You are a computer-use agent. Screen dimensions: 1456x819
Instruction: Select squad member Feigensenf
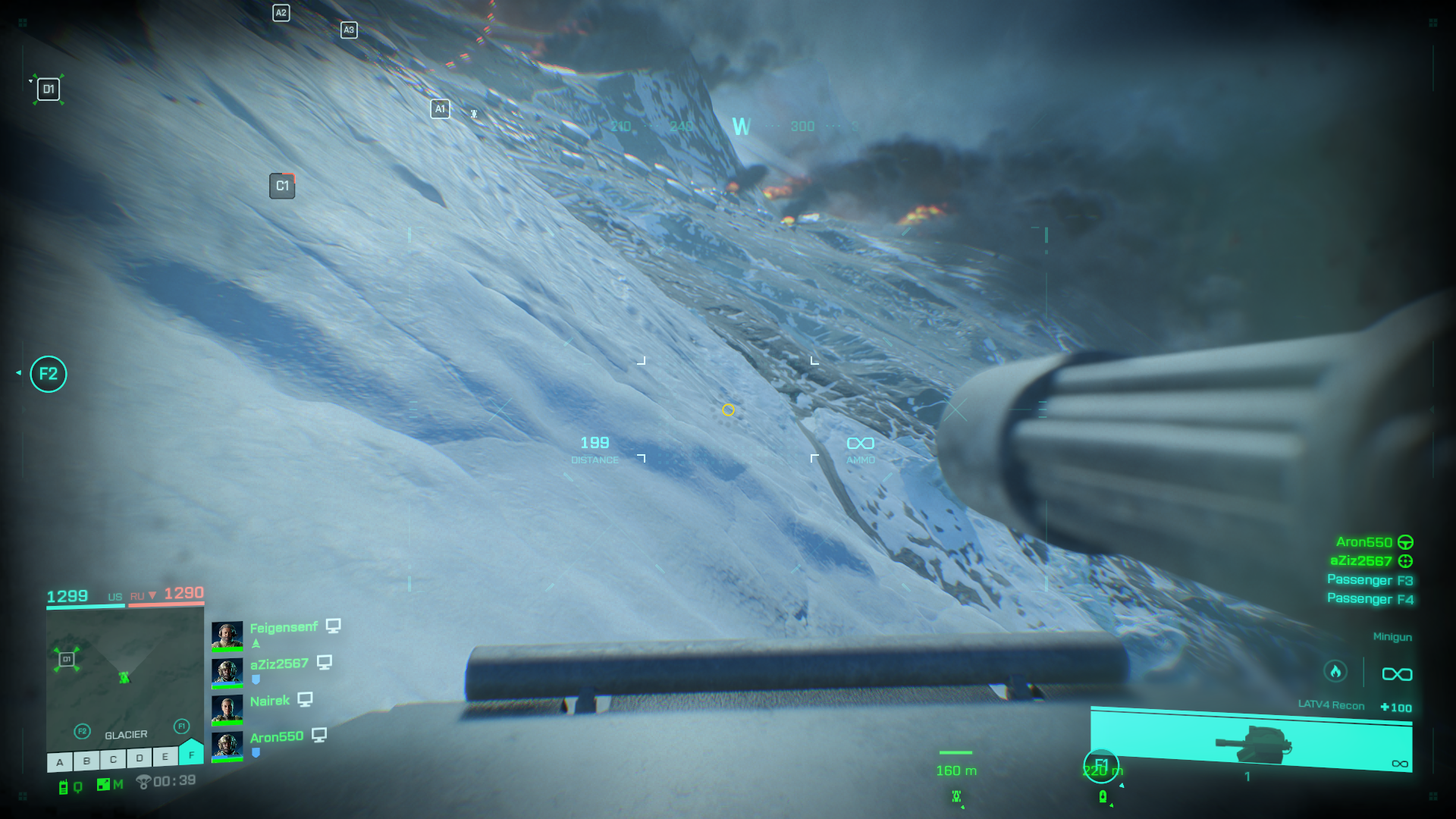point(284,628)
